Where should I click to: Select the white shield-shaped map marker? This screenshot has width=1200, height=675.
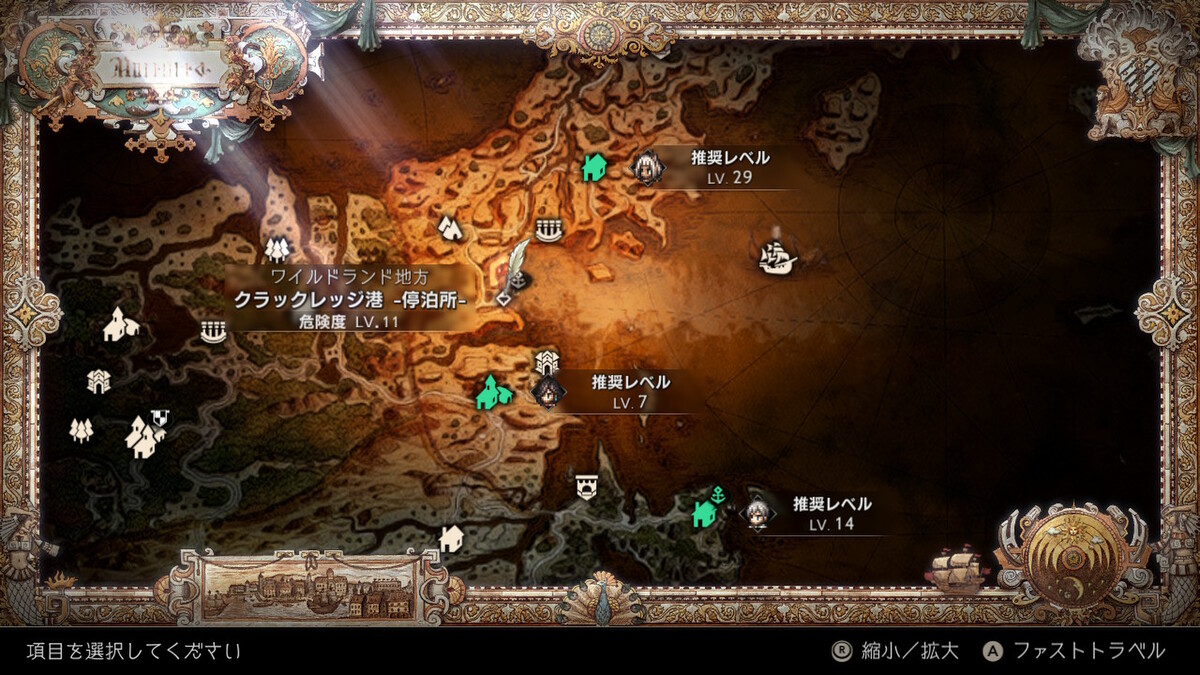coord(586,487)
